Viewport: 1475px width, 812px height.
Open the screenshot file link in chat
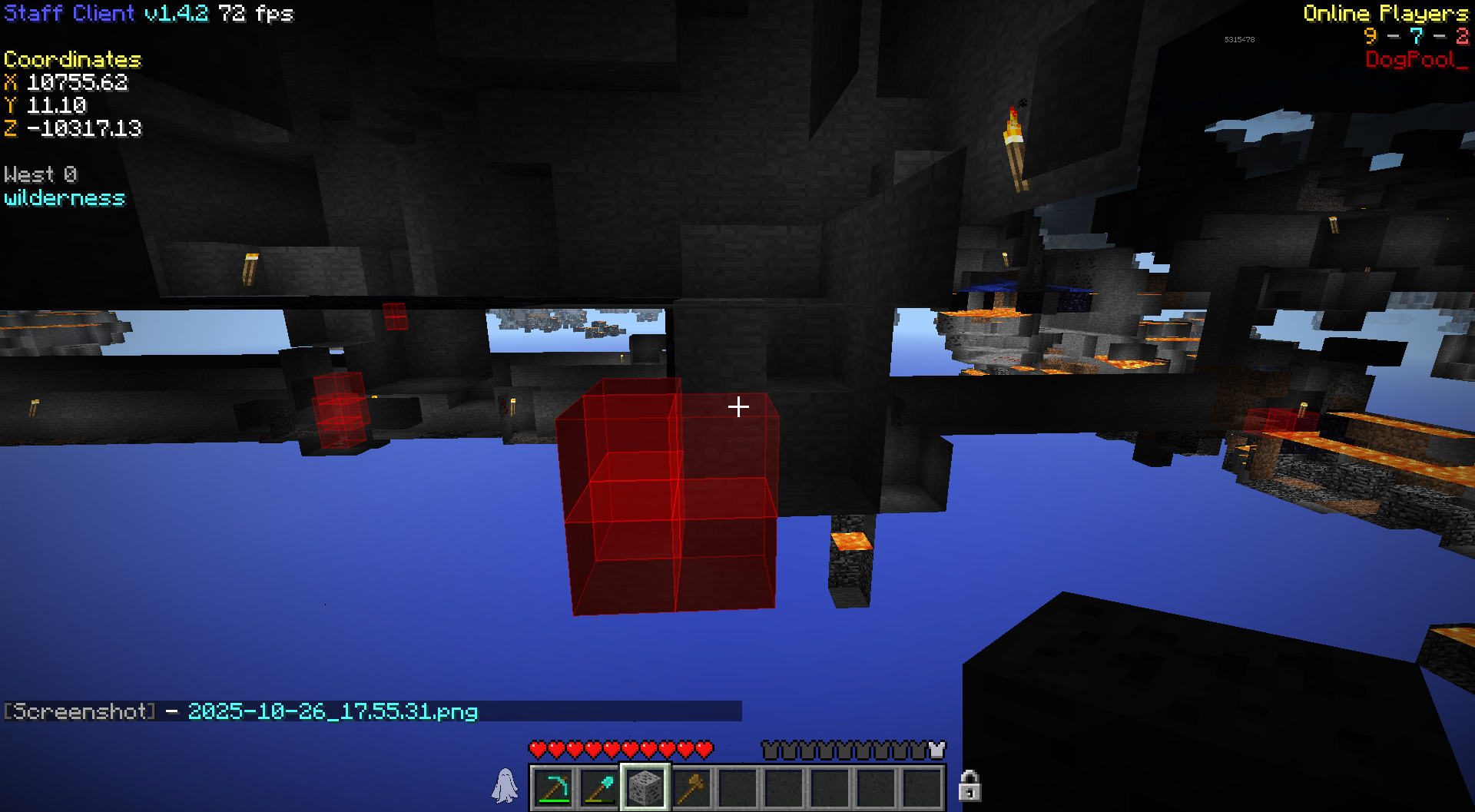point(333,711)
